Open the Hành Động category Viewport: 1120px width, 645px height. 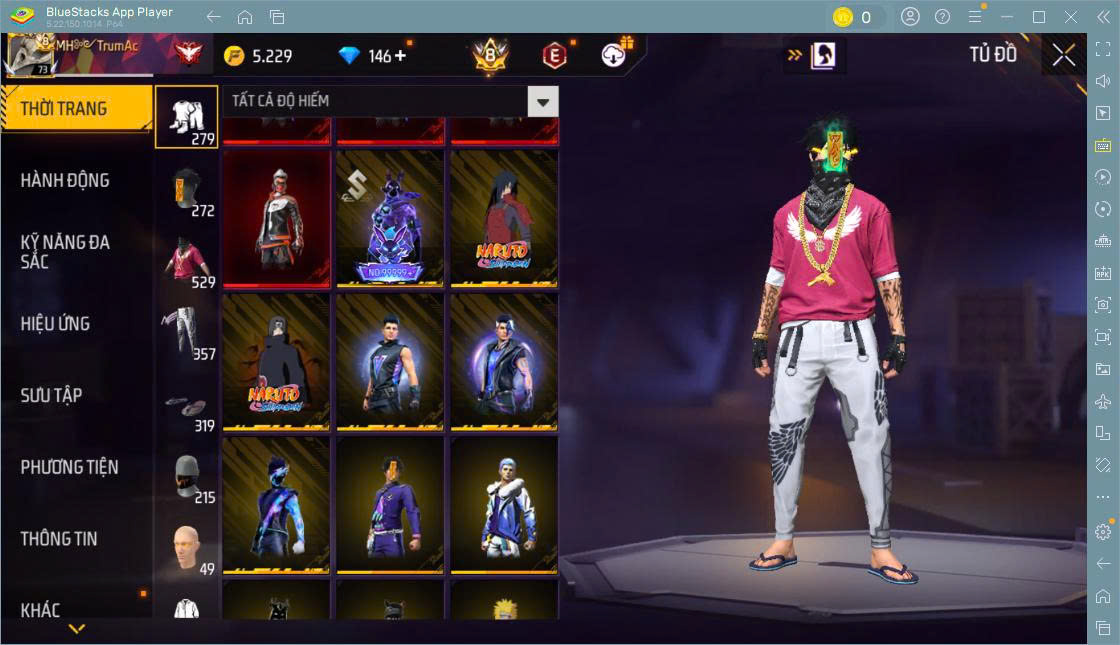point(65,181)
